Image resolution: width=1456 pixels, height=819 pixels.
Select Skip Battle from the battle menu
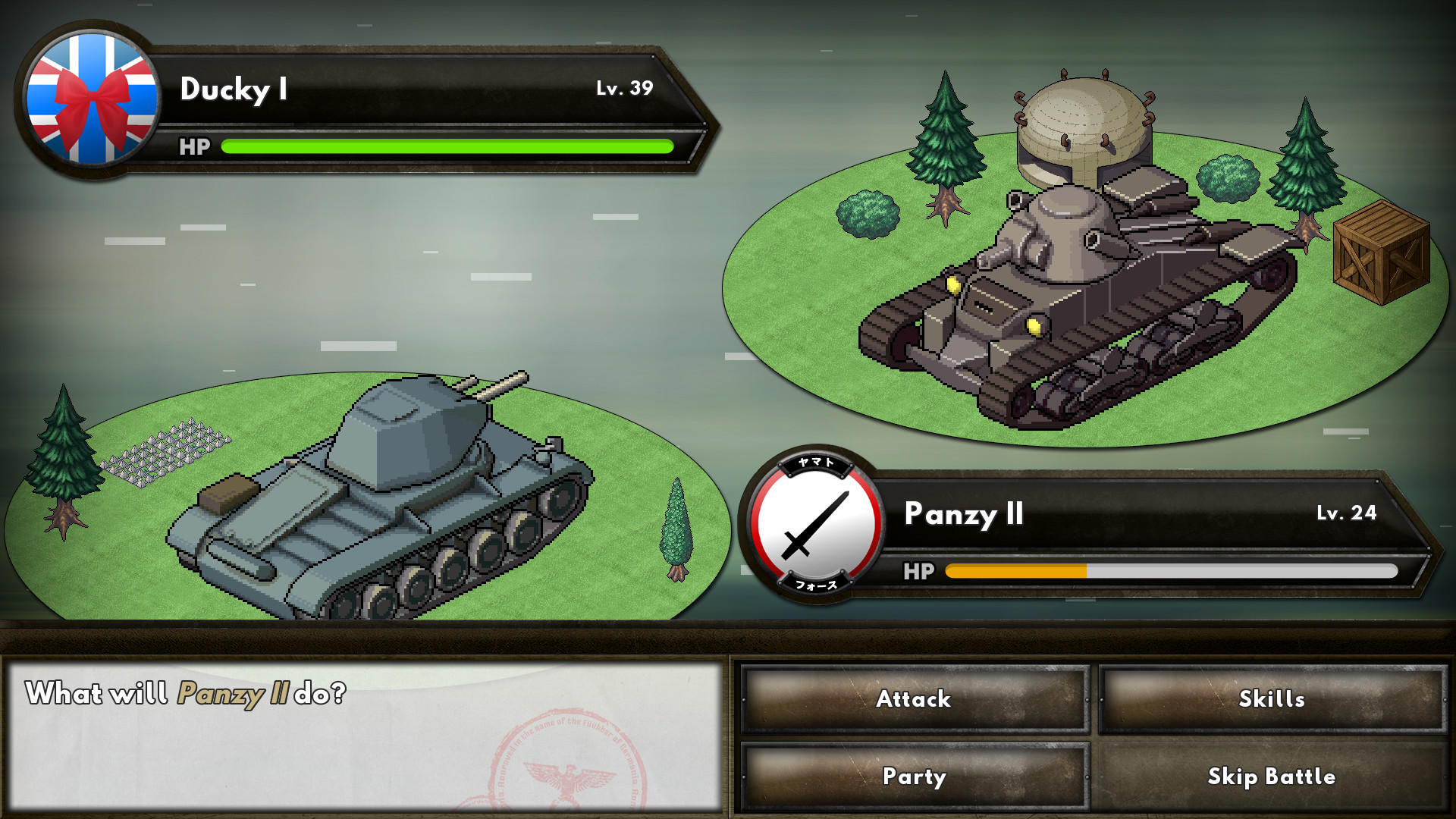[x=1272, y=777]
